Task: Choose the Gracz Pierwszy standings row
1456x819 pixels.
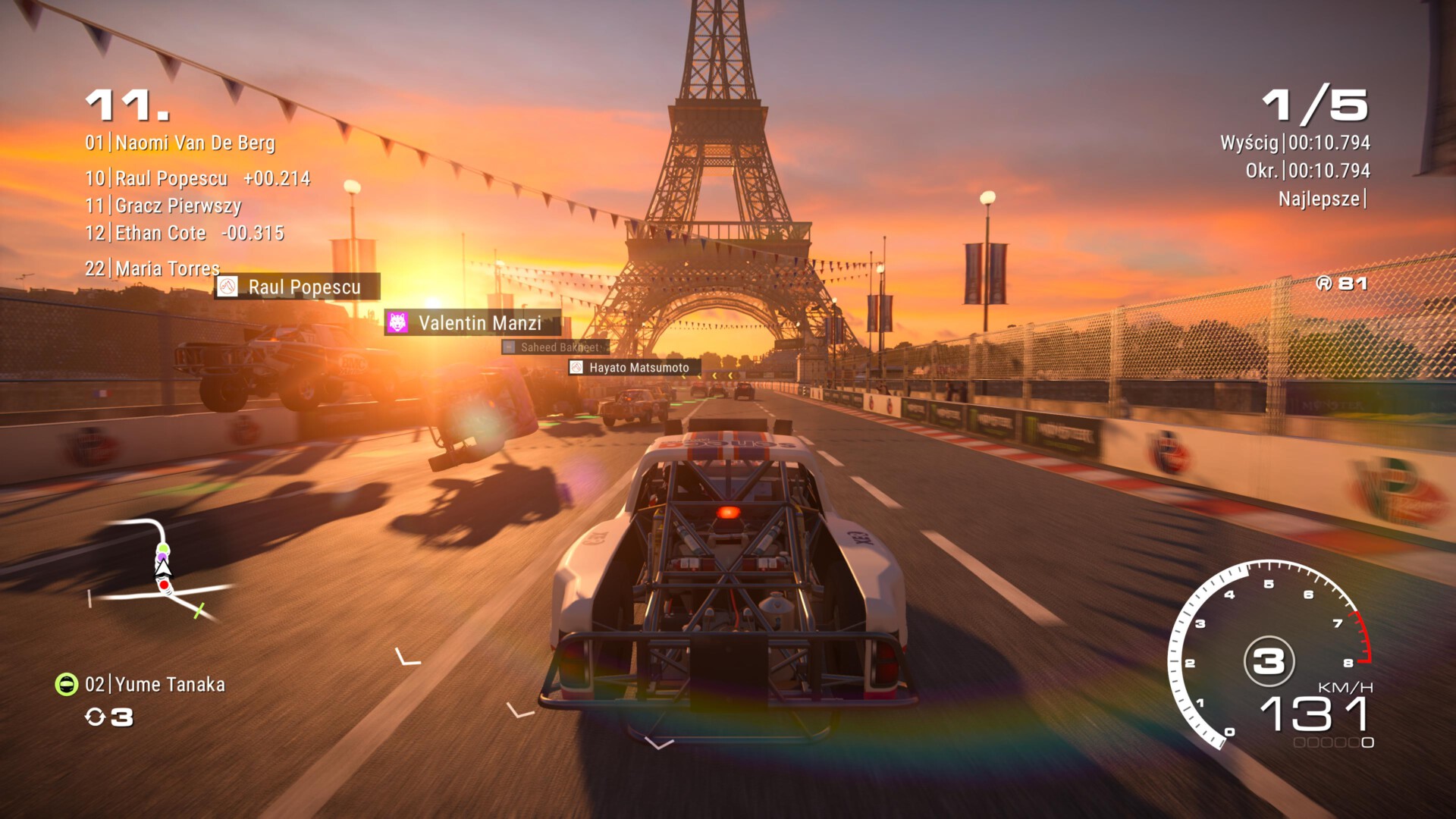Action: 163,206
